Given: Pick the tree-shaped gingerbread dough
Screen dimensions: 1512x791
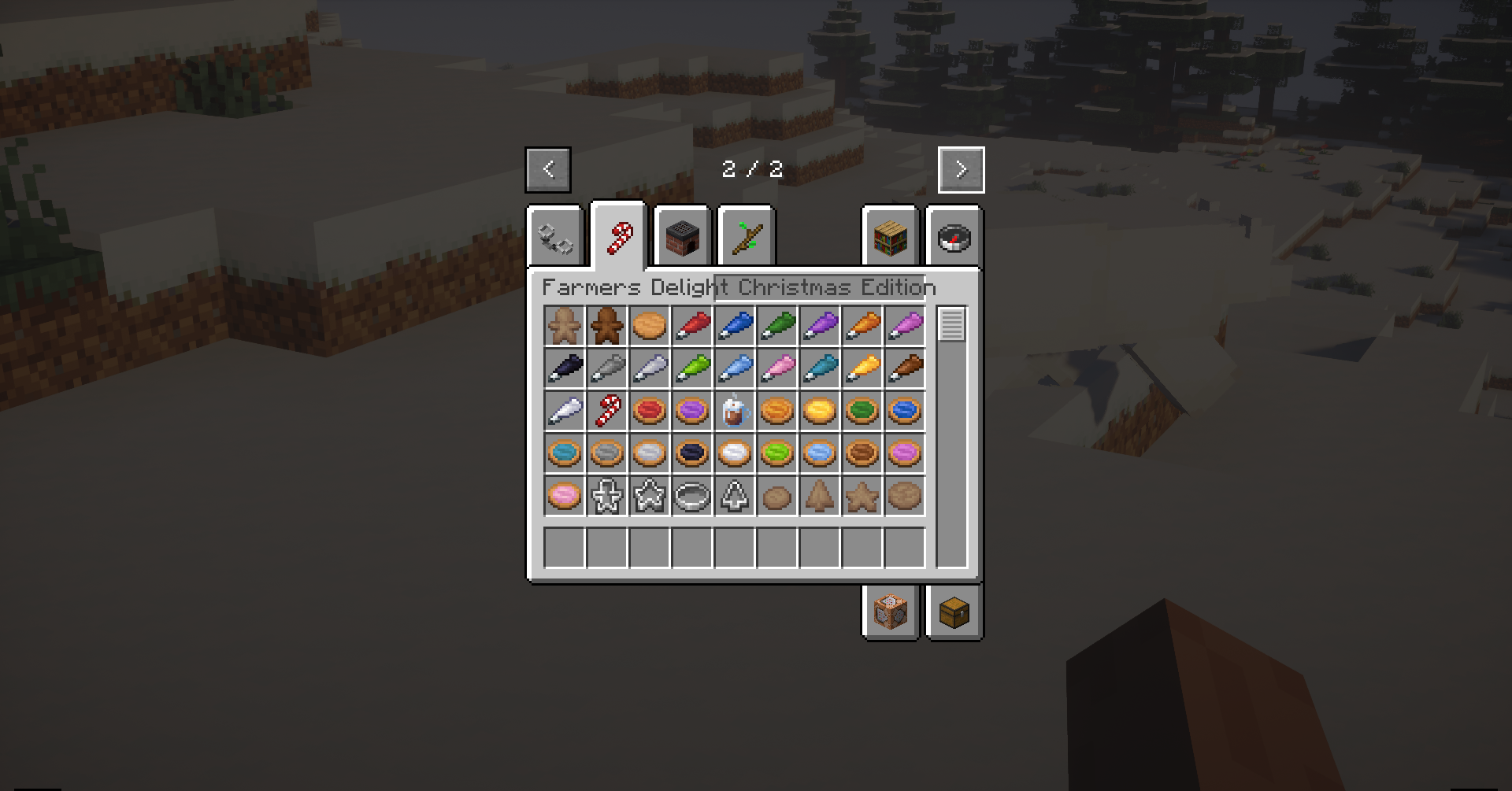Looking at the screenshot, I should click(819, 496).
